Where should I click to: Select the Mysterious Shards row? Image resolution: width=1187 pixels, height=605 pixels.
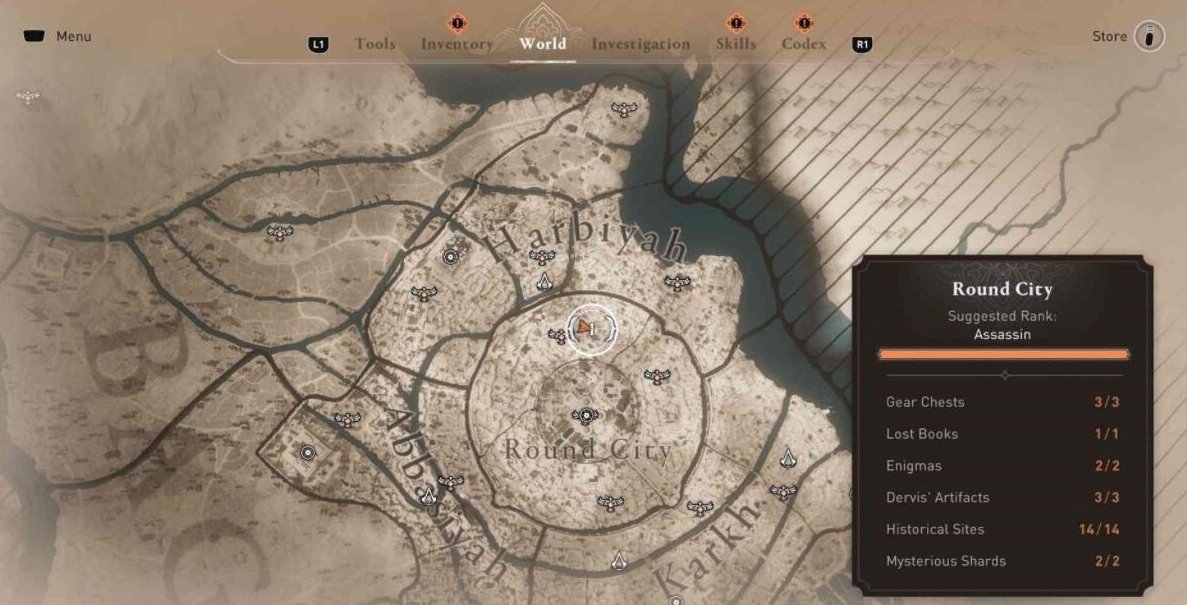(x=1002, y=561)
